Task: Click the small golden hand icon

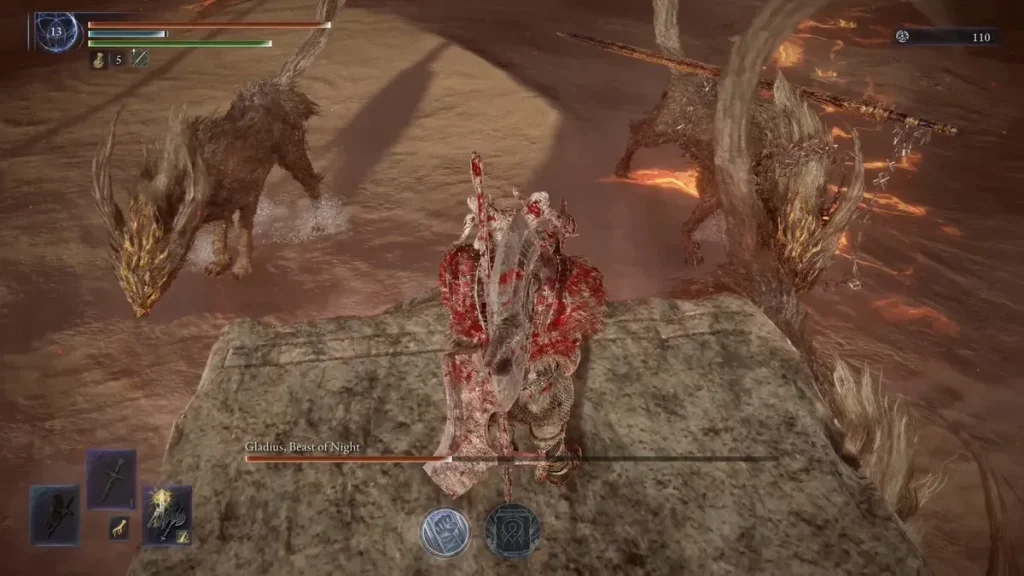Action: [x=119, y=528]
